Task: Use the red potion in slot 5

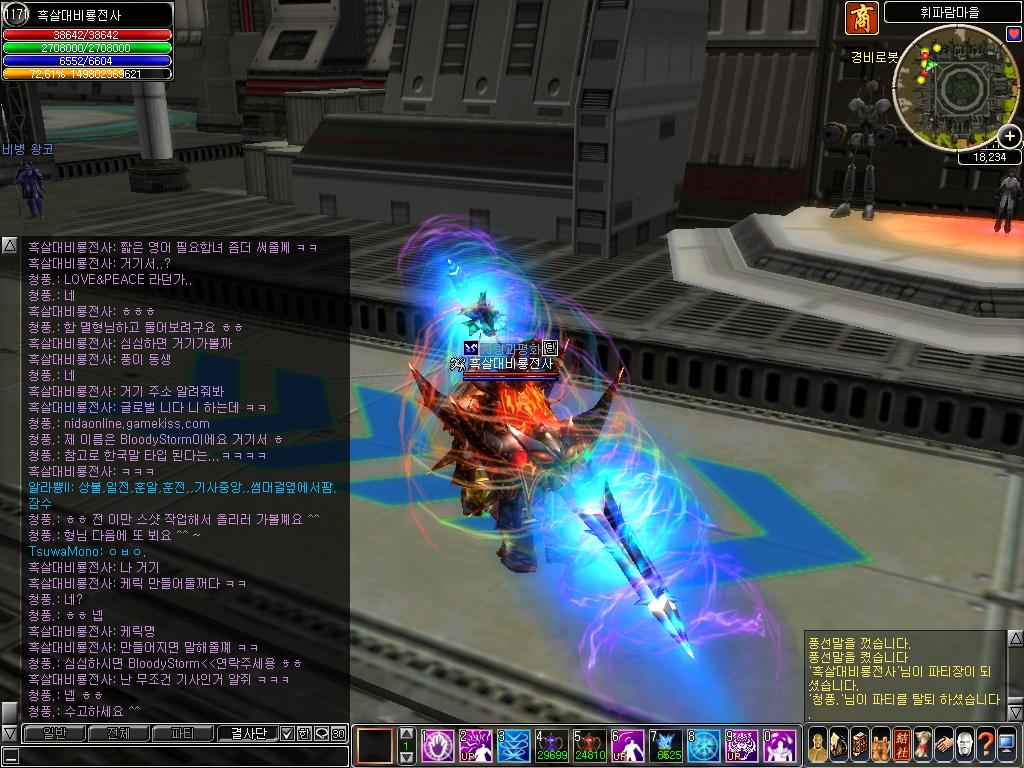Action: (x=588, y=745)
